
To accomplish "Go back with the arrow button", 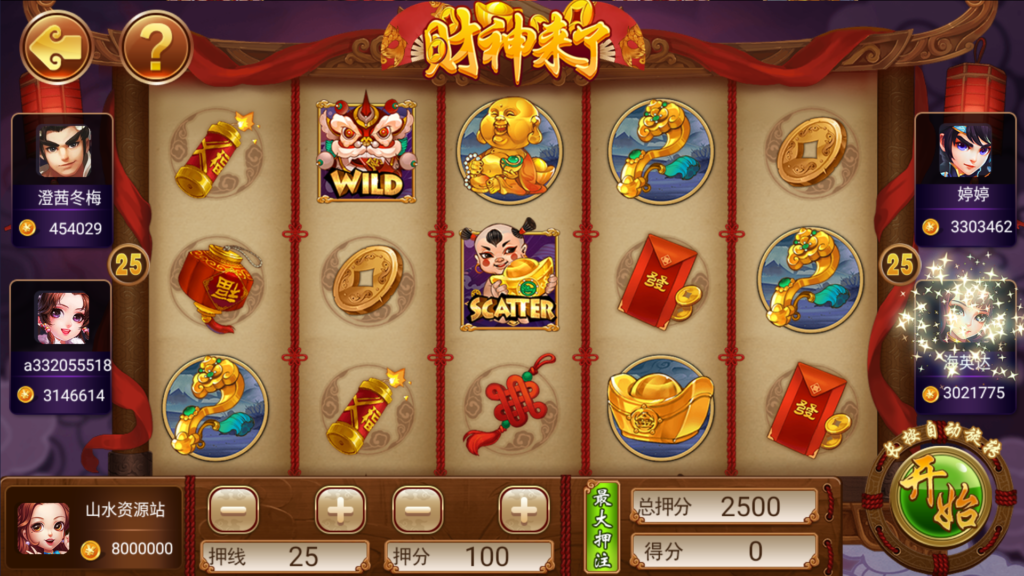I will pyautogui.click(x=55, y=46).
